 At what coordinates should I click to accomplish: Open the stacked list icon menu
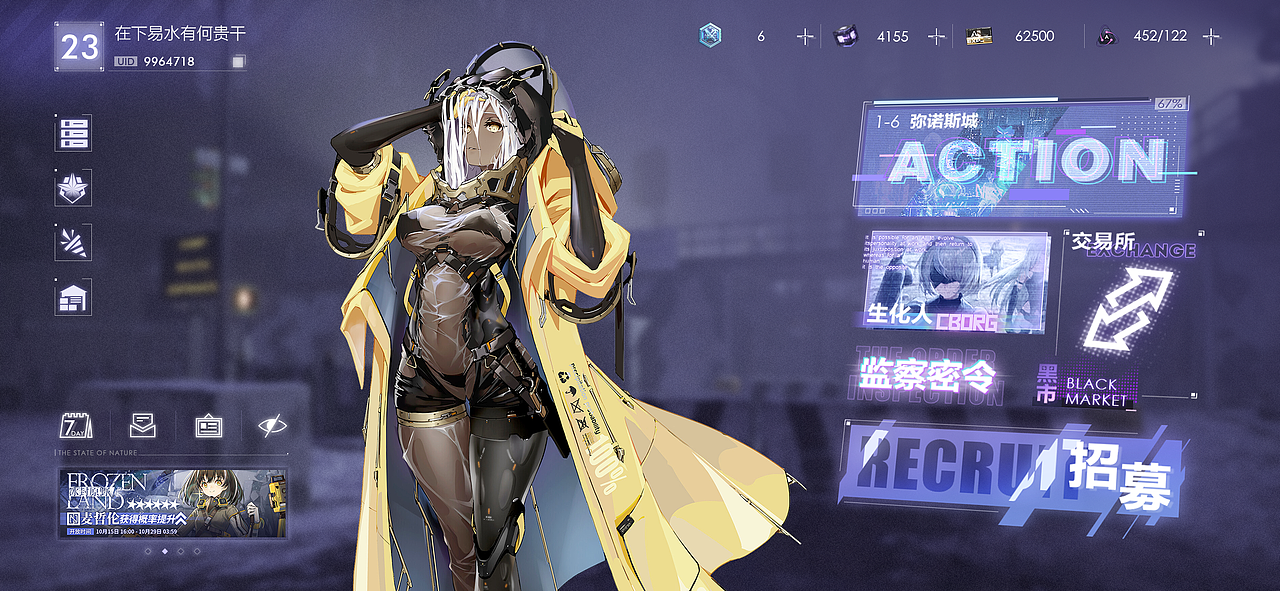[73, 133]
